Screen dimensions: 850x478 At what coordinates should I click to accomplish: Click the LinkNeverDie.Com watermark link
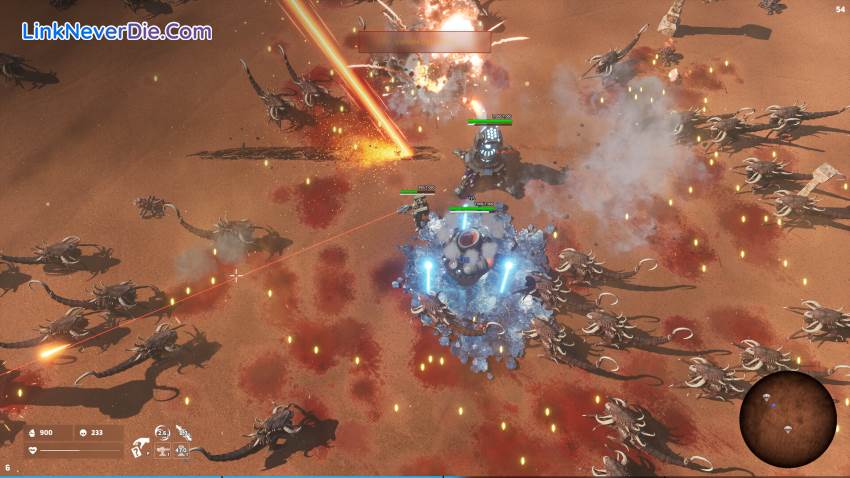tap(117, 31)
